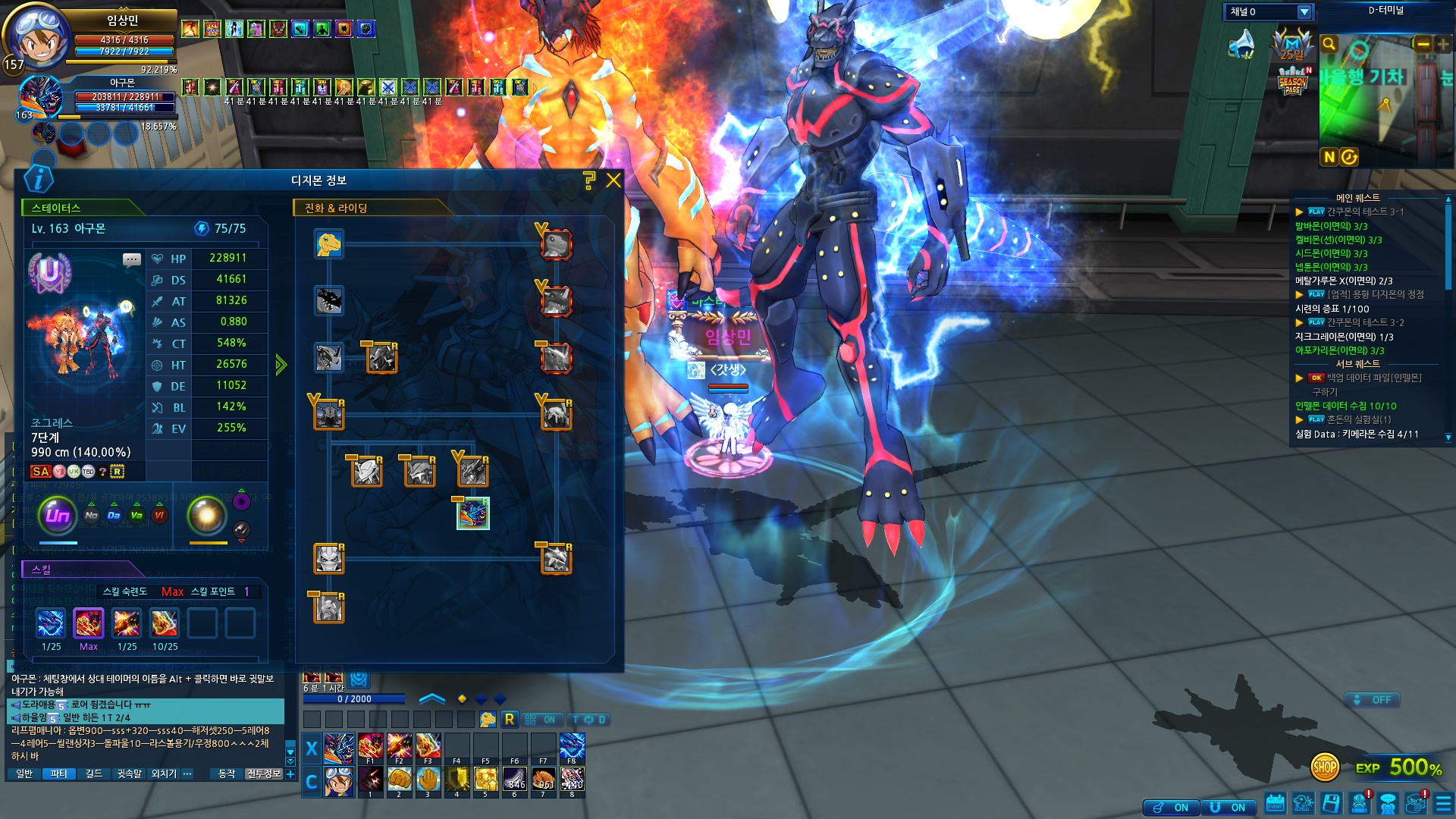
Task: Open help for the Digimon info window
Action: coord(588,180)
